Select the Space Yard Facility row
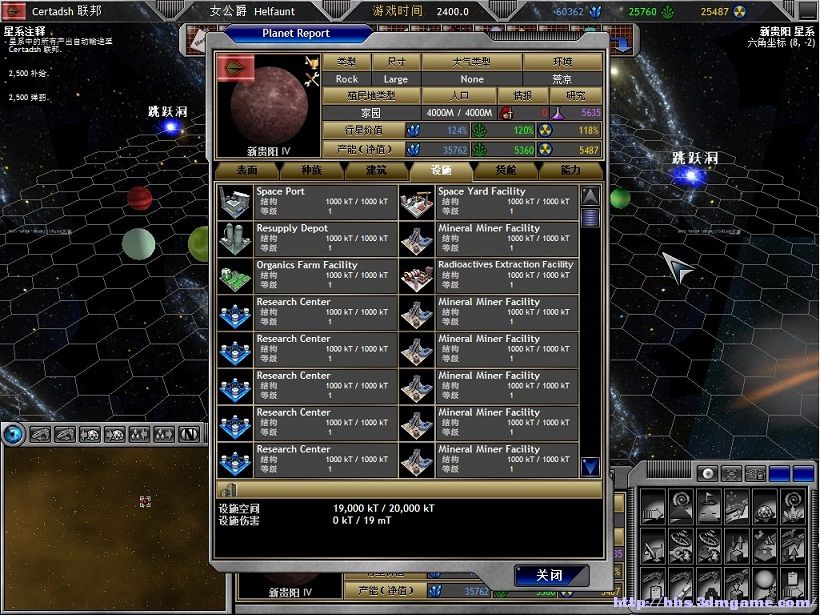The height and width of the screenshot is (615, 820). (x=488, y=203)
